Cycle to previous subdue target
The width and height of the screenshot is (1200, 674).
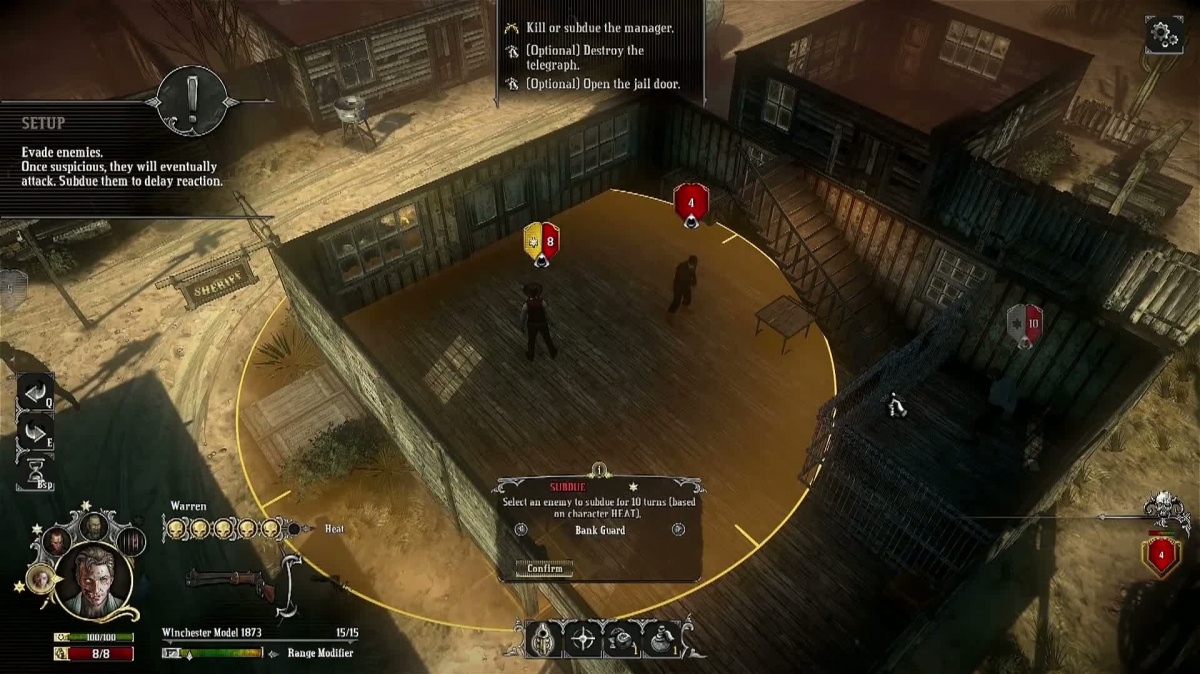[521, 530]
